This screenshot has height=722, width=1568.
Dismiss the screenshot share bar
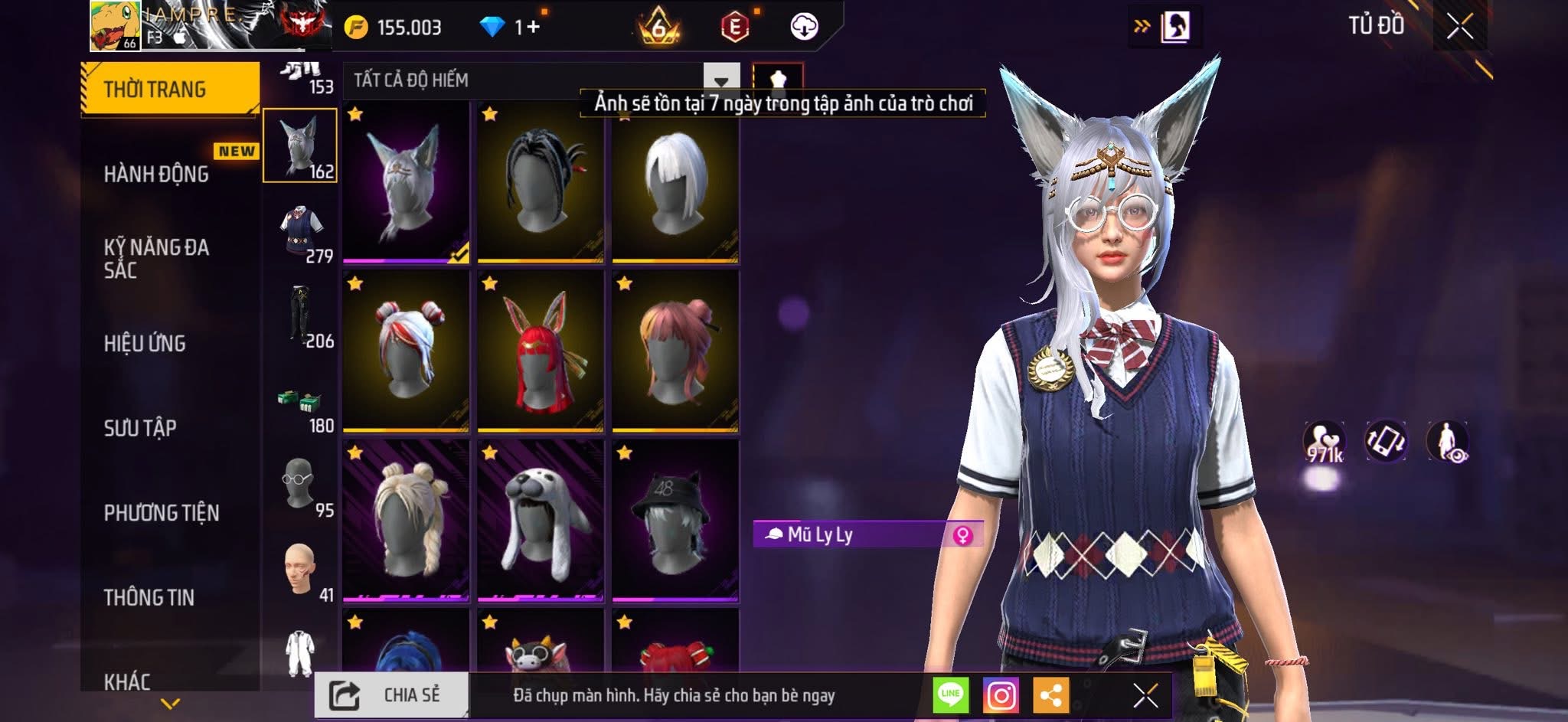(x=1145, y=695)
